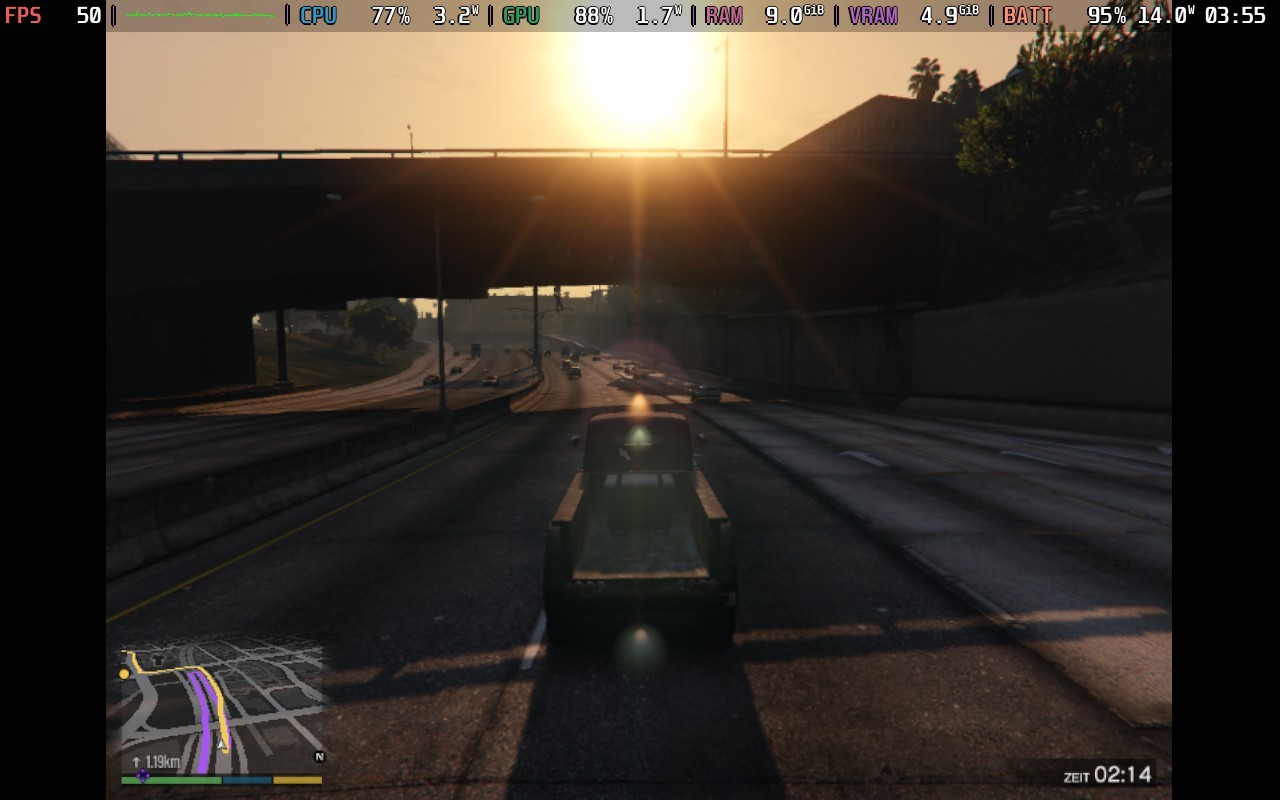Image resolution: width=1280 pixels, height=800 pixels.
Task: Click the purple marker below the minimap
Action: pyautogui.click(x=143, y=775)
